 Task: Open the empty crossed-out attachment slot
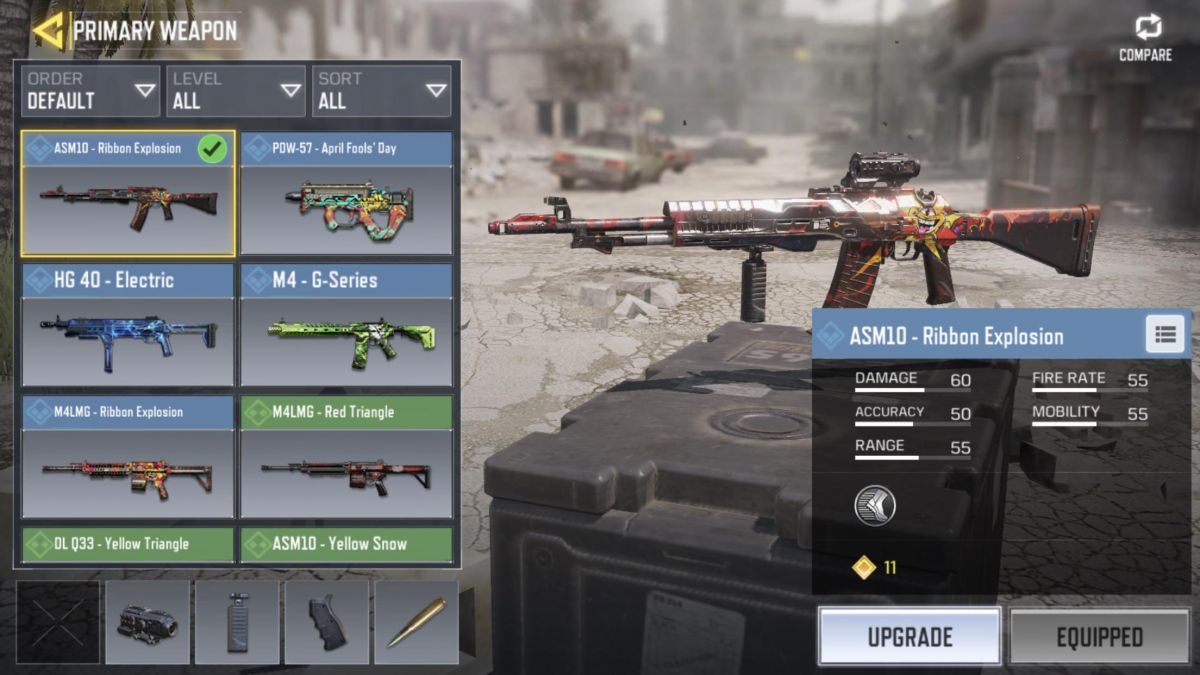click(58, 623)
